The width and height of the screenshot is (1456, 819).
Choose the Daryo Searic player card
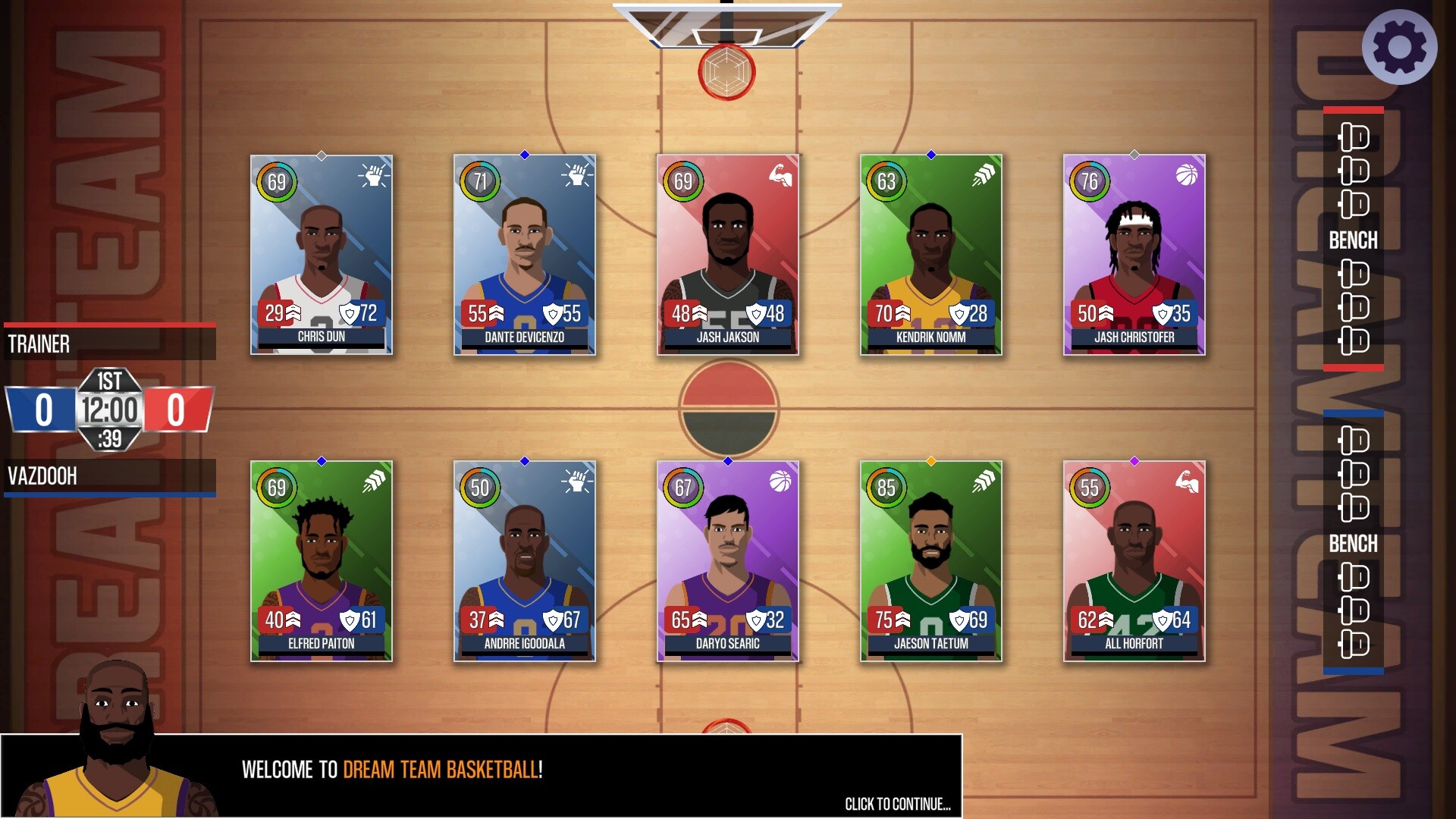[728, 561]
